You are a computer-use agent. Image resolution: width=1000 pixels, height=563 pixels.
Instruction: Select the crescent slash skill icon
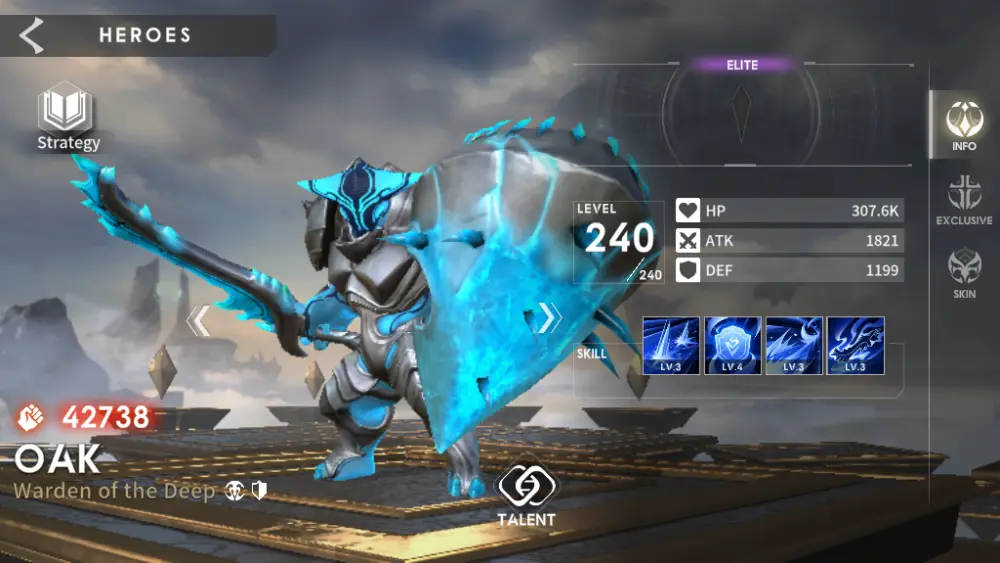pyautogui.click(x=794, y=346)
